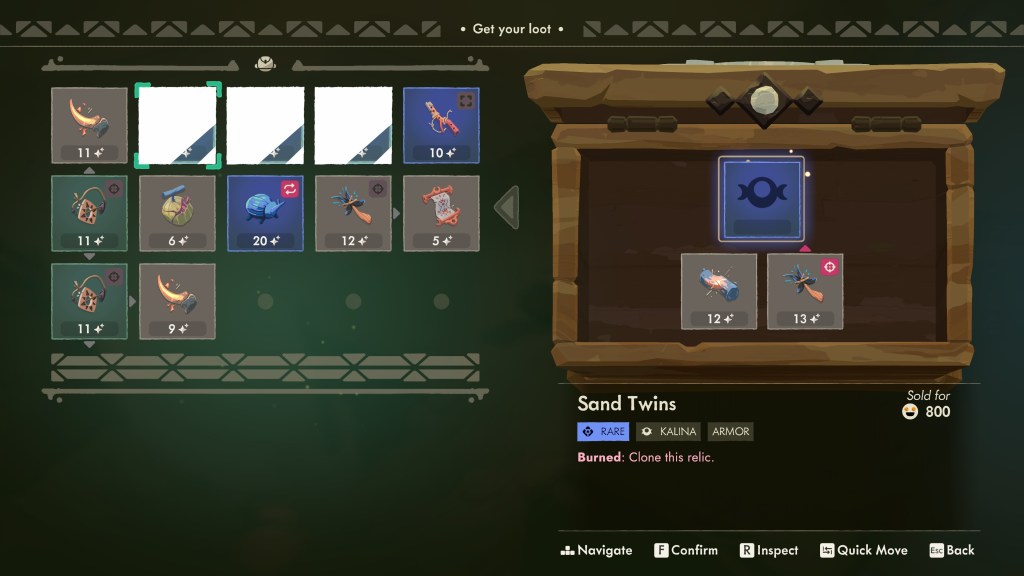
Task: Choose the horn relic valued 9
Action: click(177, 301)
